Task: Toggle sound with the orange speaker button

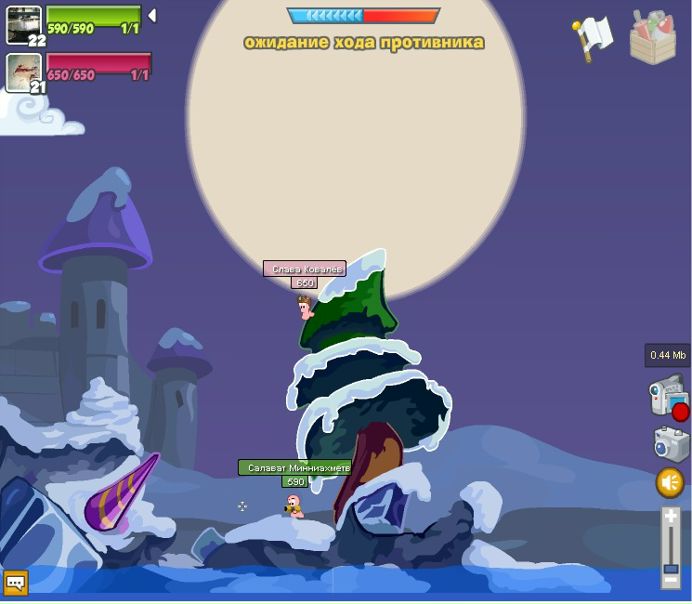Action: (670, 483)
